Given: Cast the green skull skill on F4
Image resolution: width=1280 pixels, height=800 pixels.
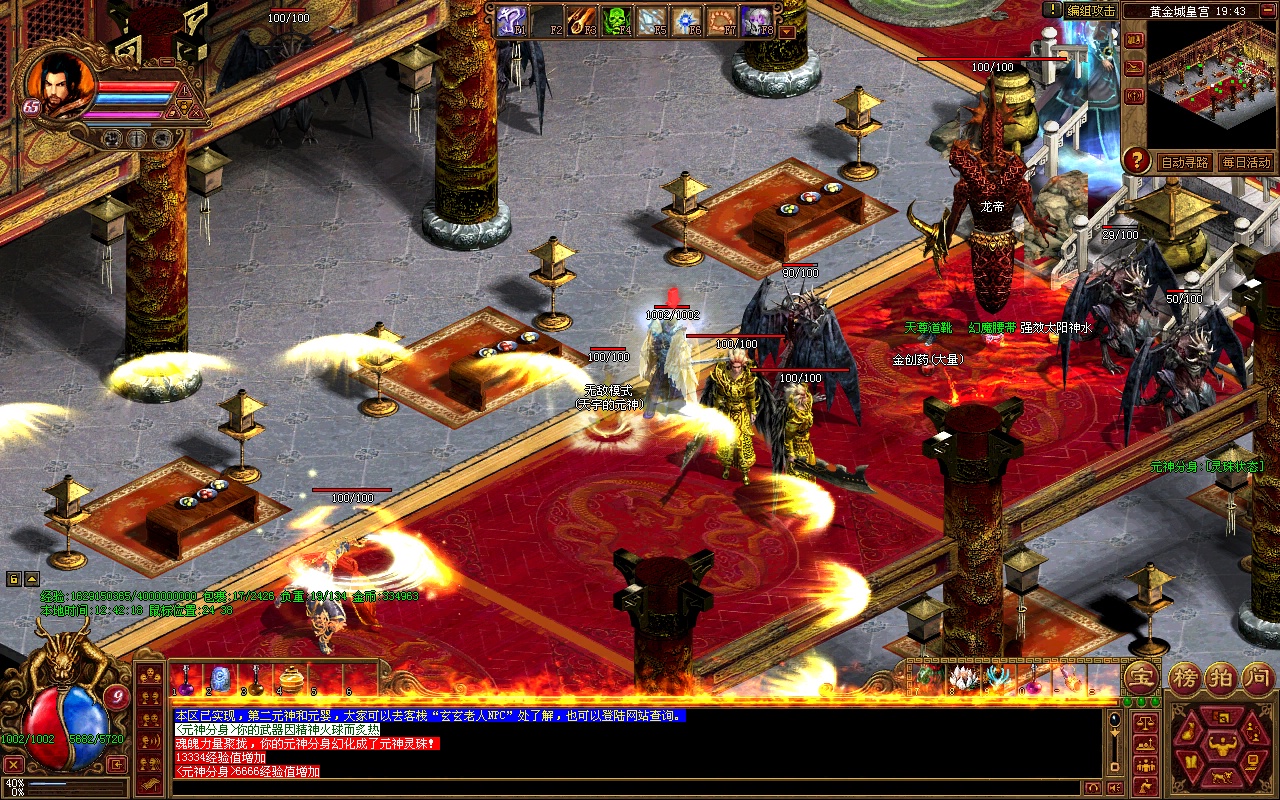Looking at the screenshot, I should [617, 21].
